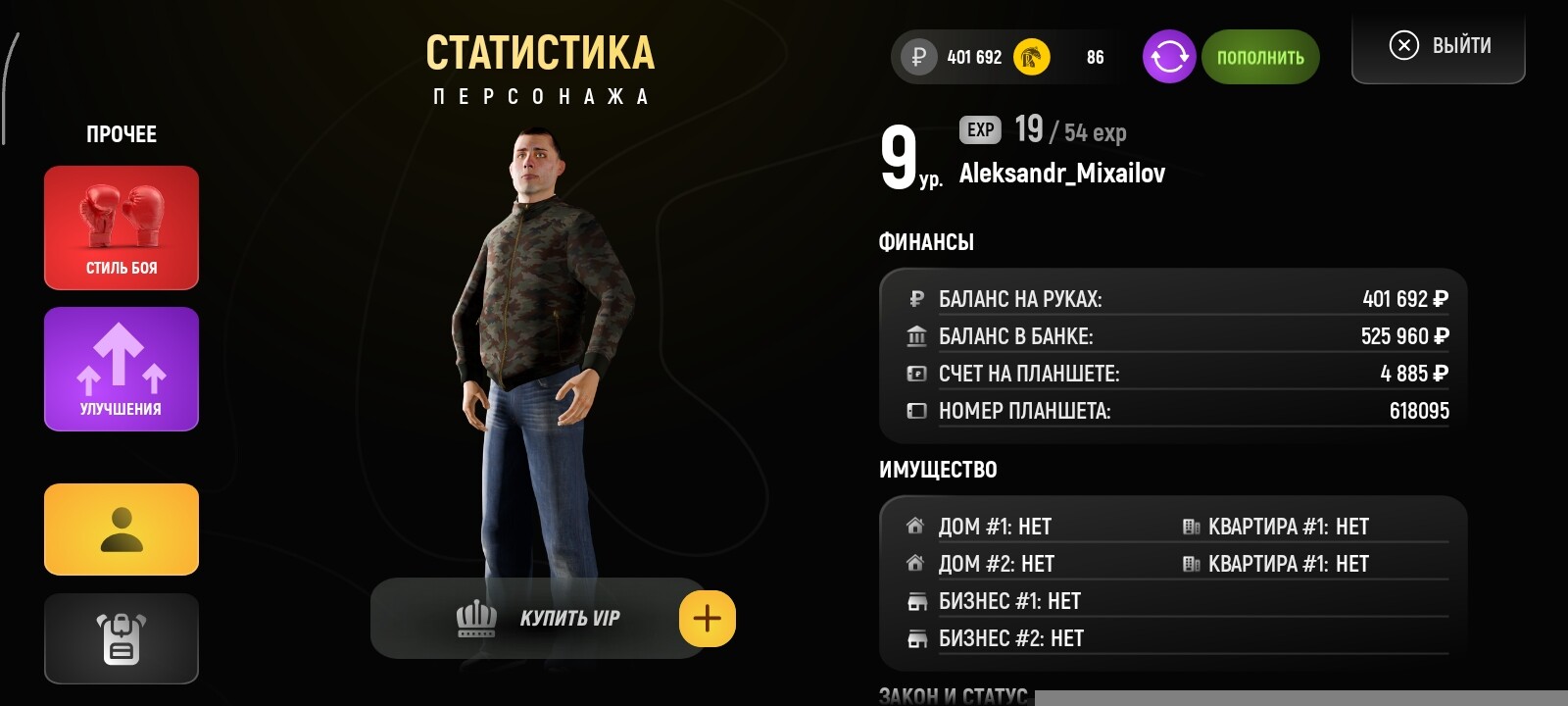The width and height of the screenshot is (1568, 706).
Task: Click the EXP badge showing 19 / 54
Action: [x=978, y=130]
